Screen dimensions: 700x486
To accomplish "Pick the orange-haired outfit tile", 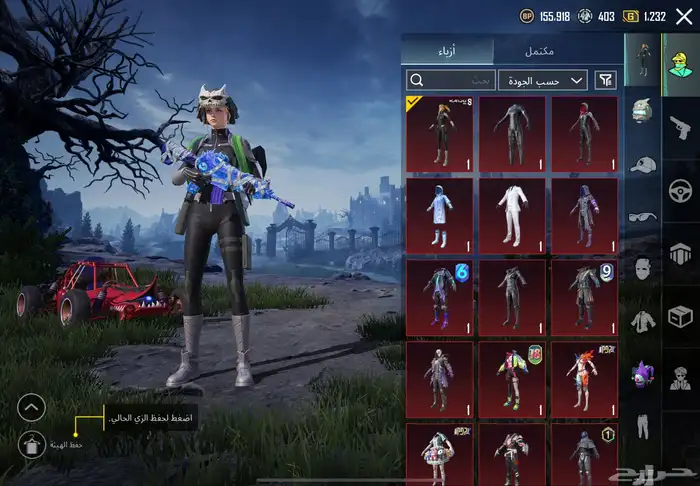I will [584, 379].
